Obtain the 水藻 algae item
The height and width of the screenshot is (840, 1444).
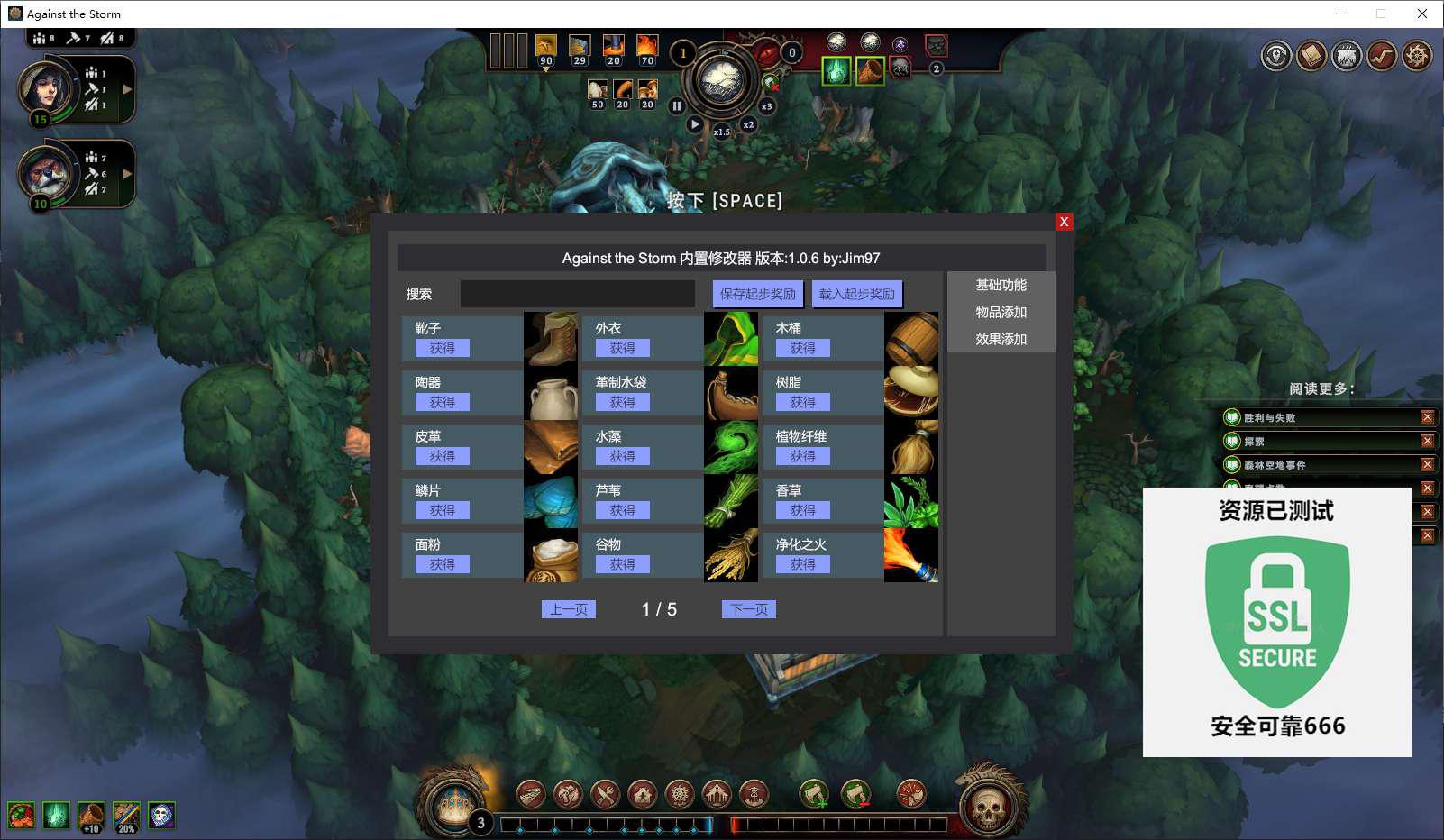click(x=622, y=456)
